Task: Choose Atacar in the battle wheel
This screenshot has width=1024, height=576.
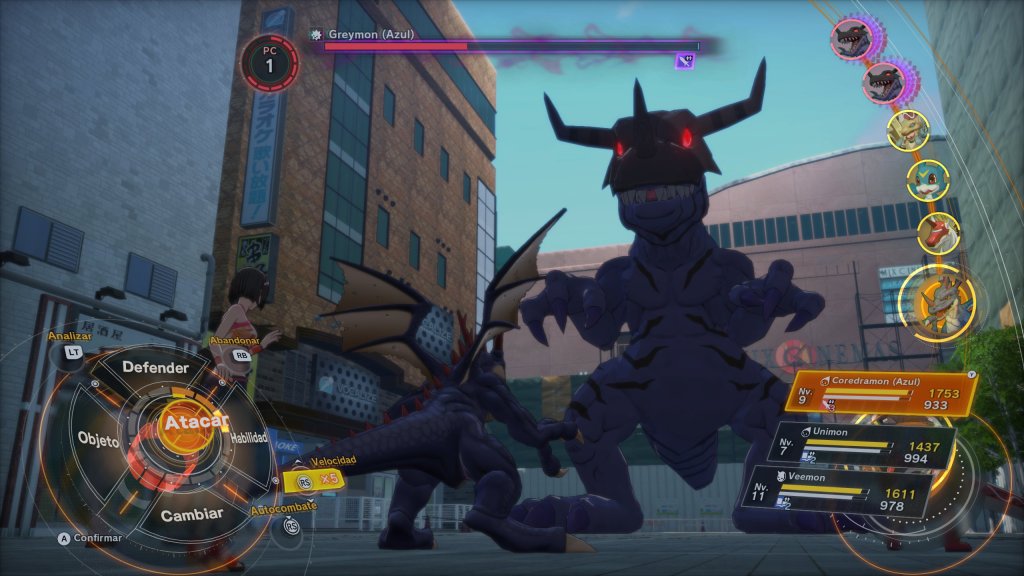Action: 193,423
